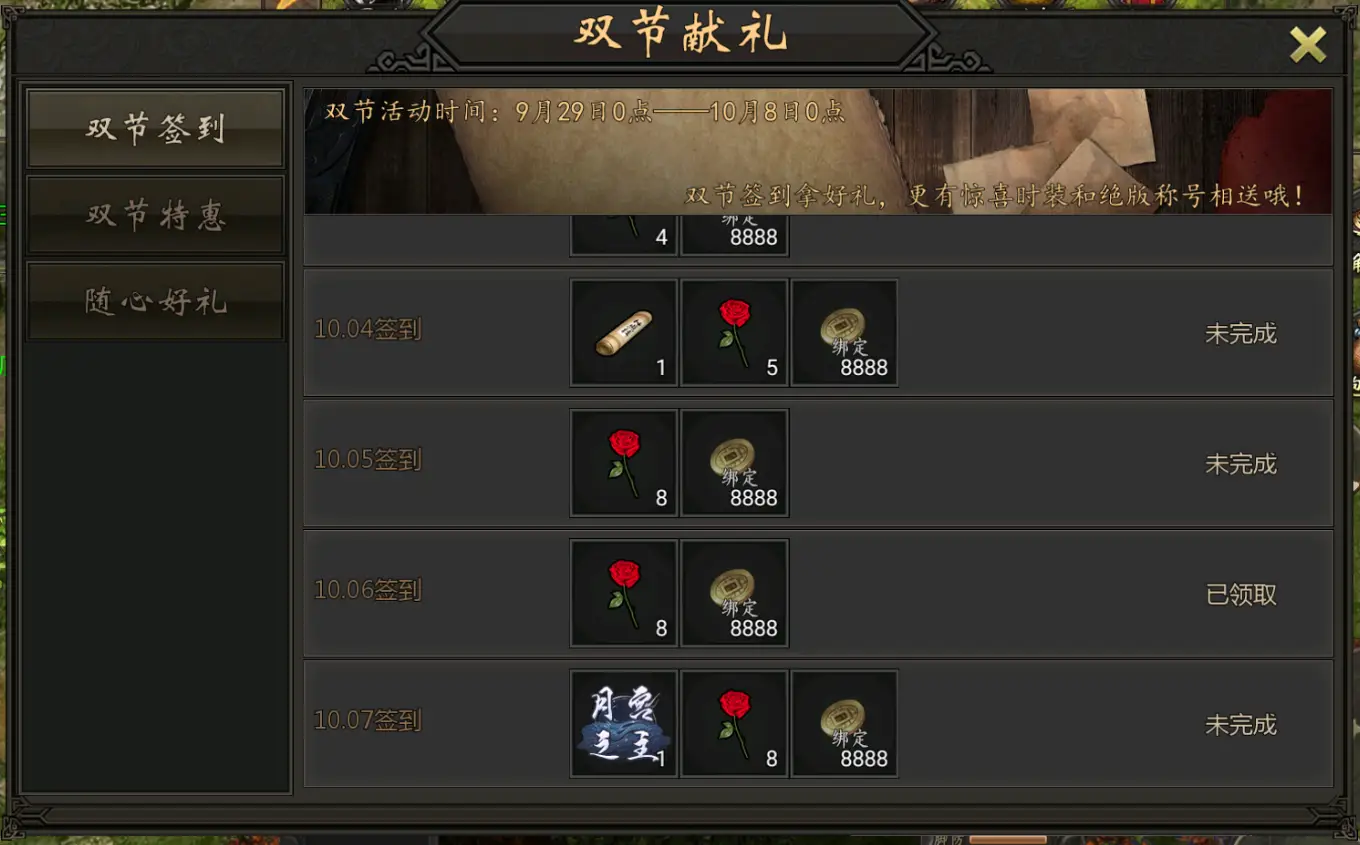Image resolution: width=1360 pixels, height=845 pixels.
Task: Click the 未完成 status for 10.04签到
Action: coord(1240,332)
